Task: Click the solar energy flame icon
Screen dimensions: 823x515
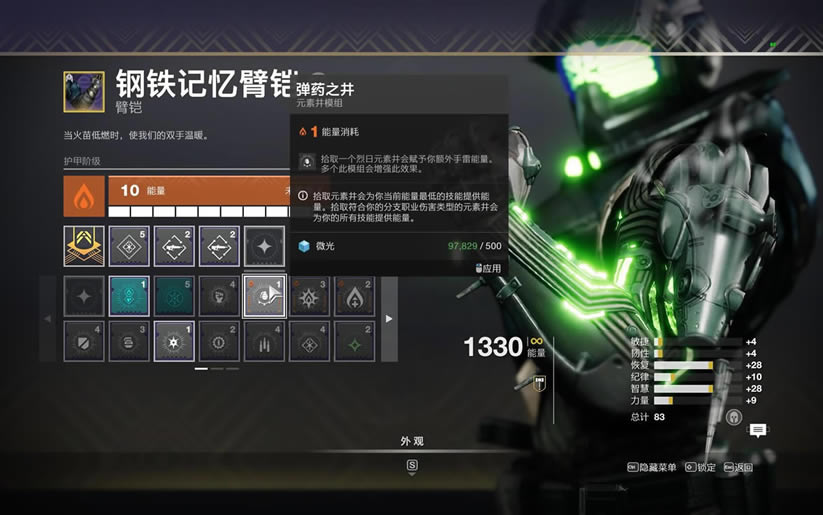Action: tap(84, 197)
